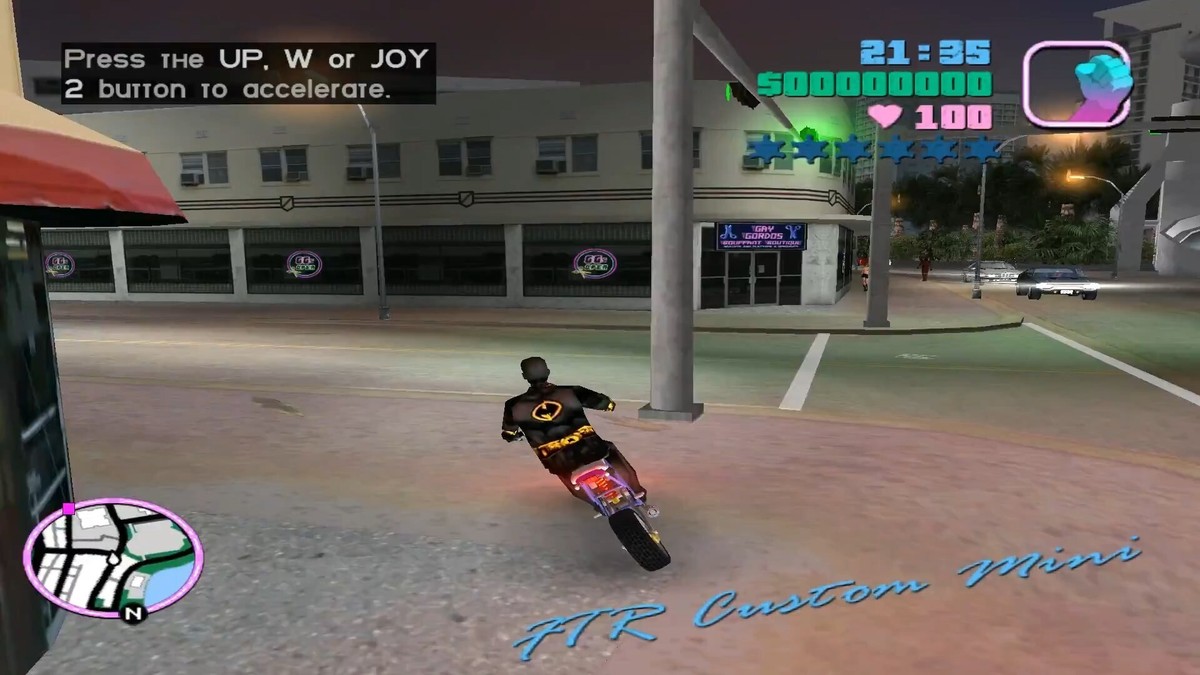Select the pink square blip on radar
1200x675 pixels.
coord(68,509)
